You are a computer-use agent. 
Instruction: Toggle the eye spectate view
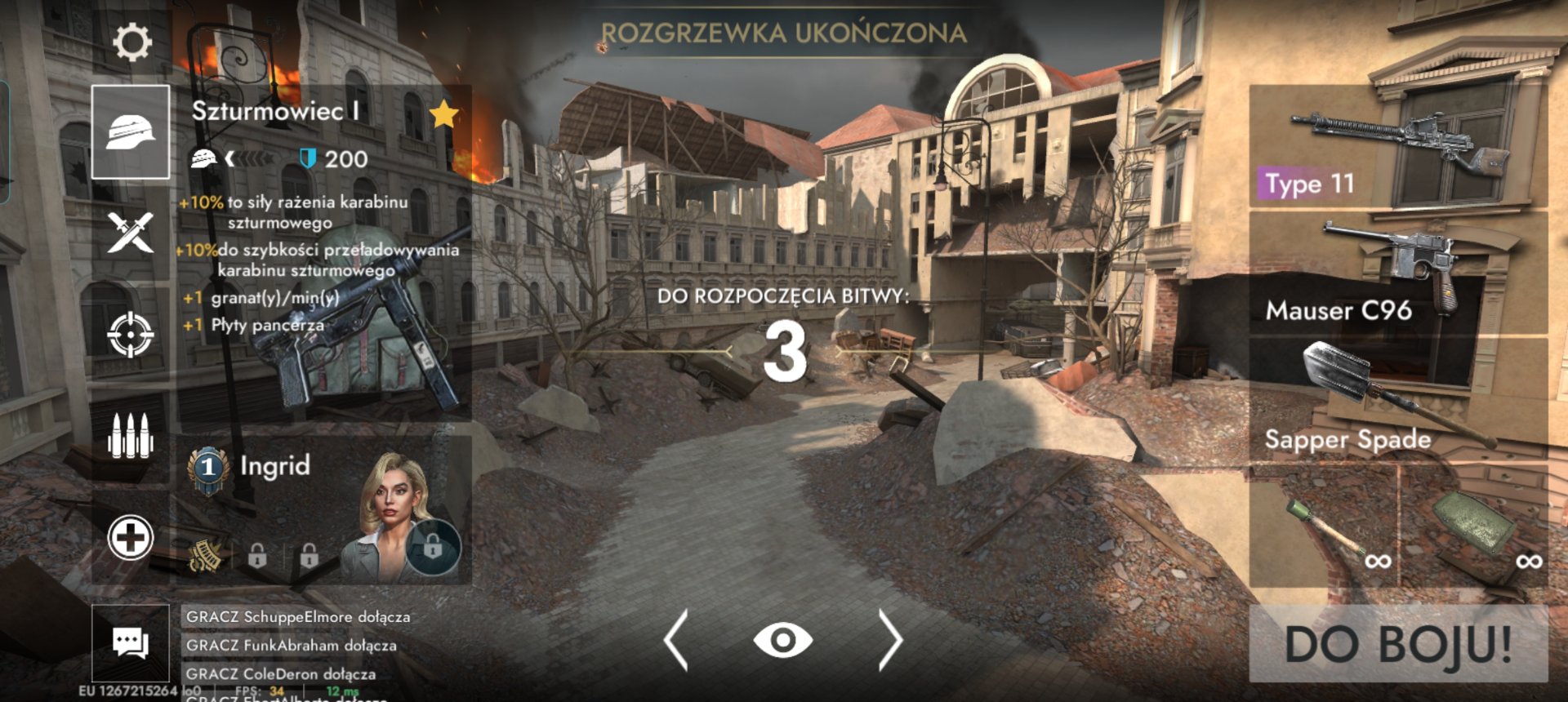(782, 641)
